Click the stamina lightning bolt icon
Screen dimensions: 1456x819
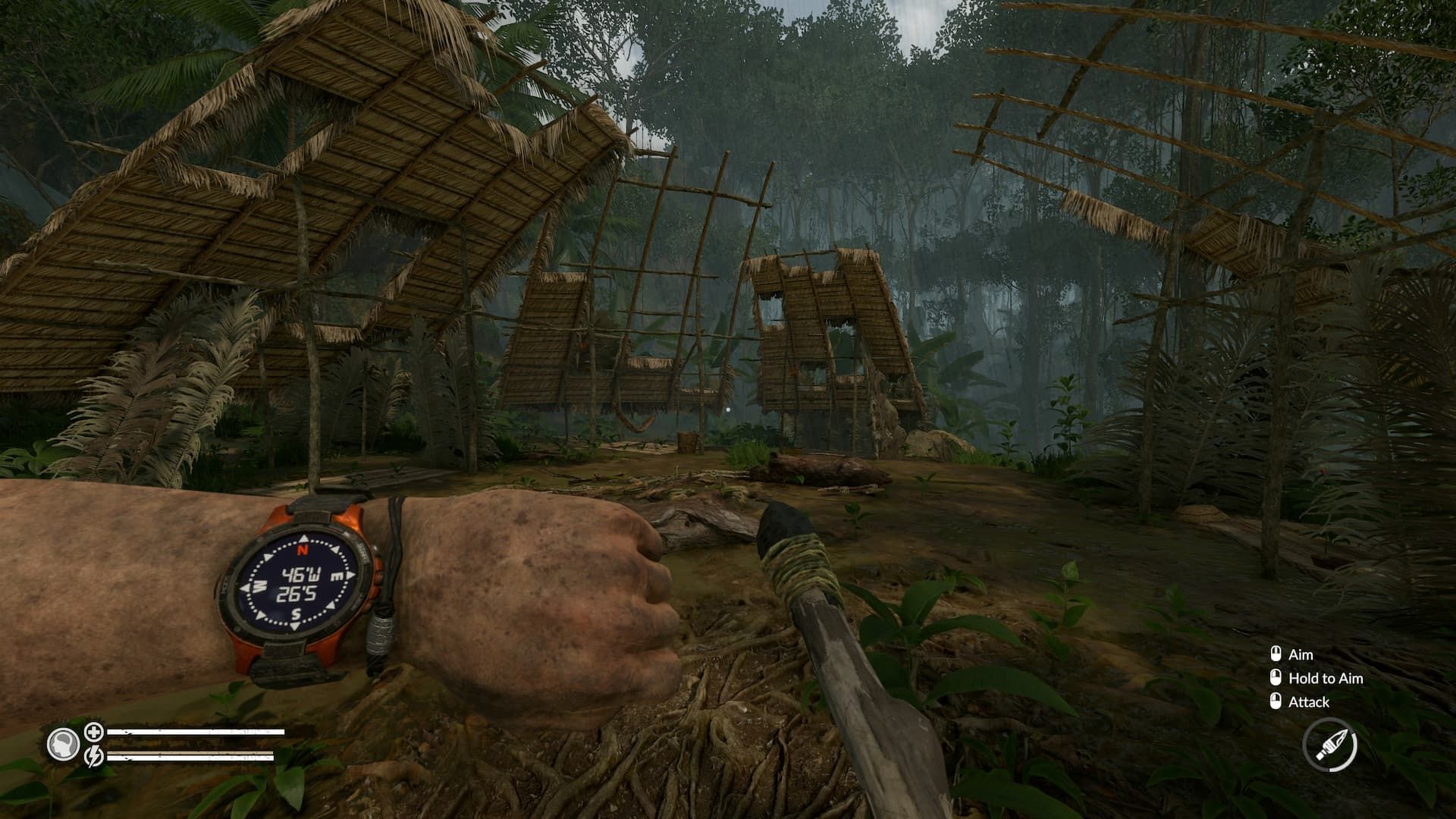[x=94, y=756]
